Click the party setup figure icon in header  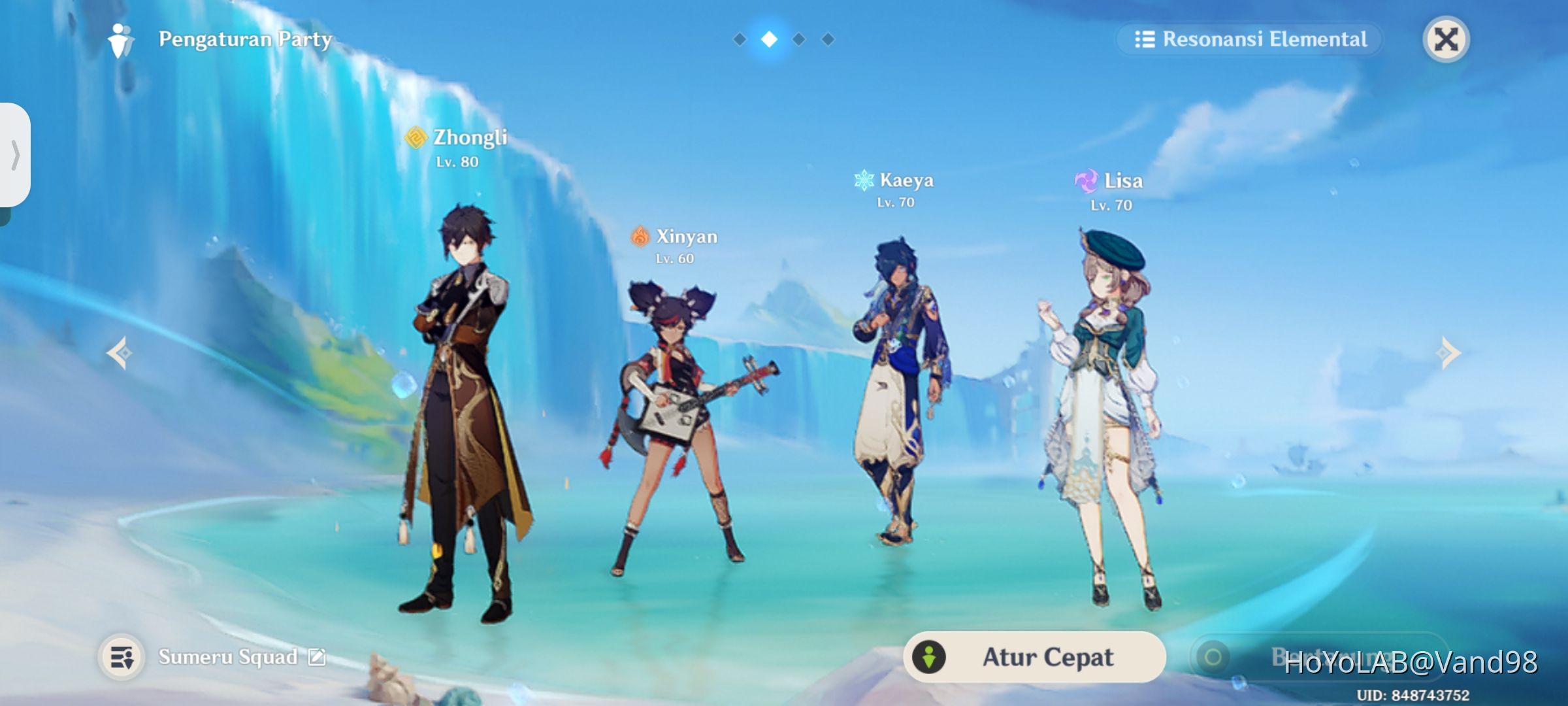pyautogui.click(x=120, y=39)
